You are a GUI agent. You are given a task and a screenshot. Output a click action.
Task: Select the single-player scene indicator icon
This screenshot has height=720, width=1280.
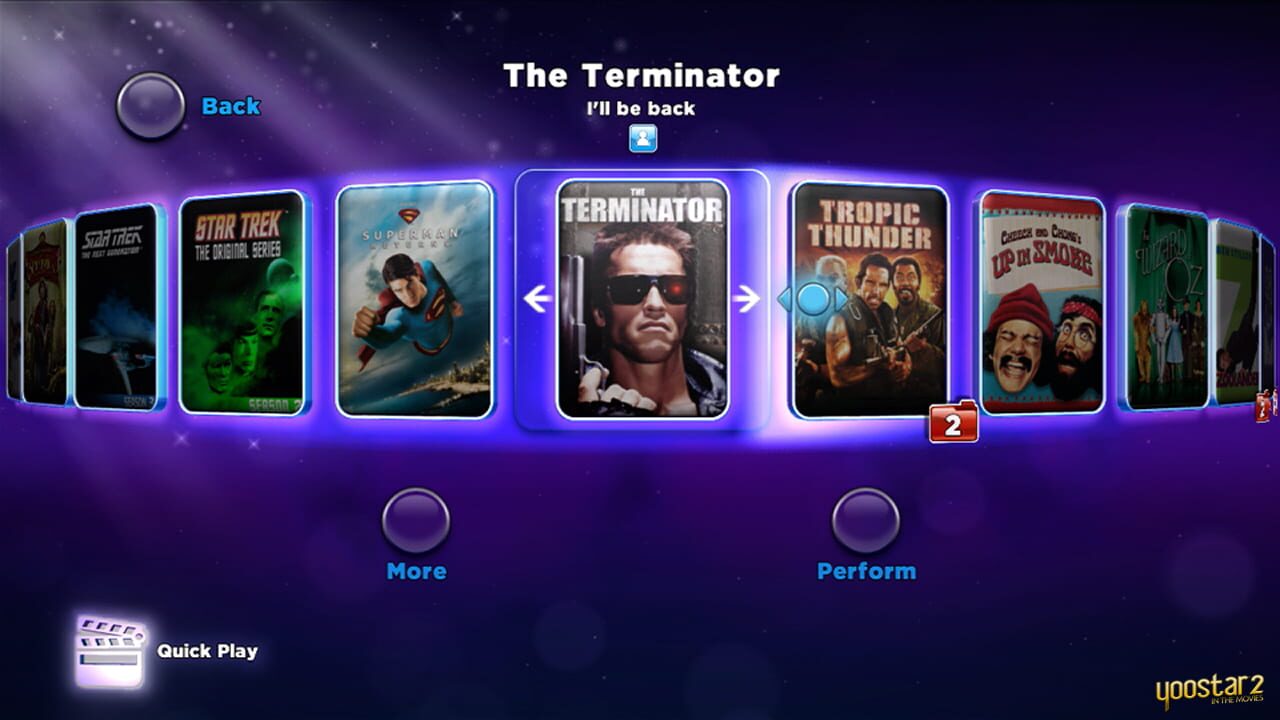pos(641,140)
